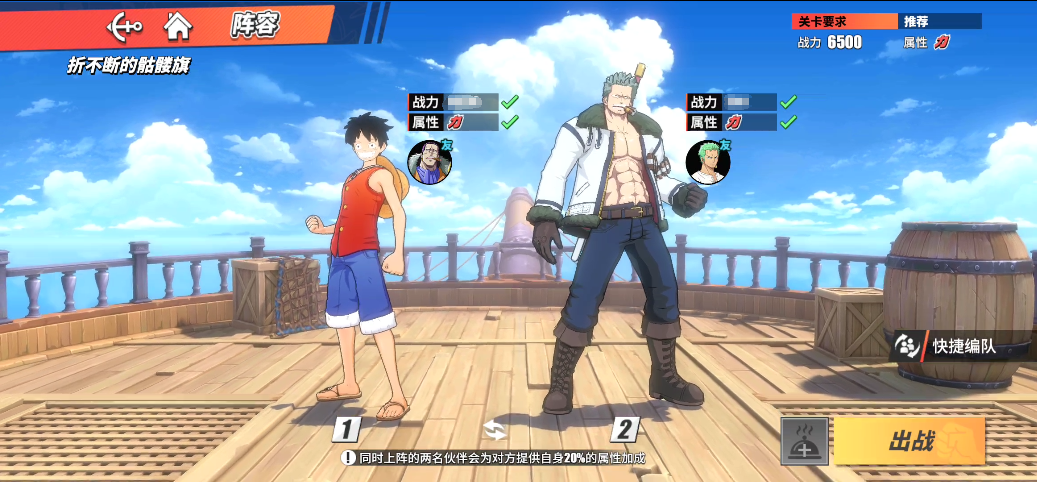The width and height of the screenshot is (1037, 482).
Task: Select the Zoro friend support portrait
Action: pos(708,161)
